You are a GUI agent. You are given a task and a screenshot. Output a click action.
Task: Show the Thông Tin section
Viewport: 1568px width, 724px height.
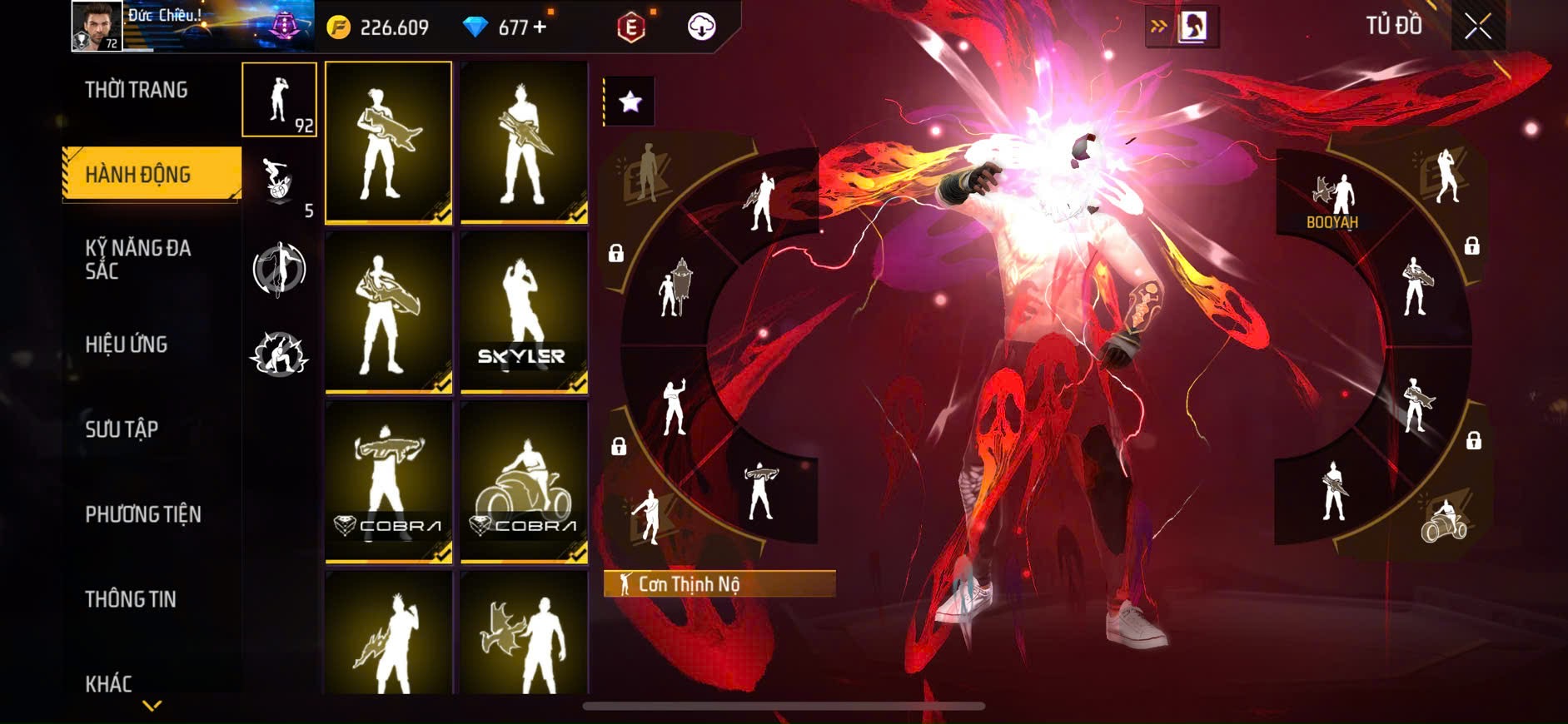point(131,598)
